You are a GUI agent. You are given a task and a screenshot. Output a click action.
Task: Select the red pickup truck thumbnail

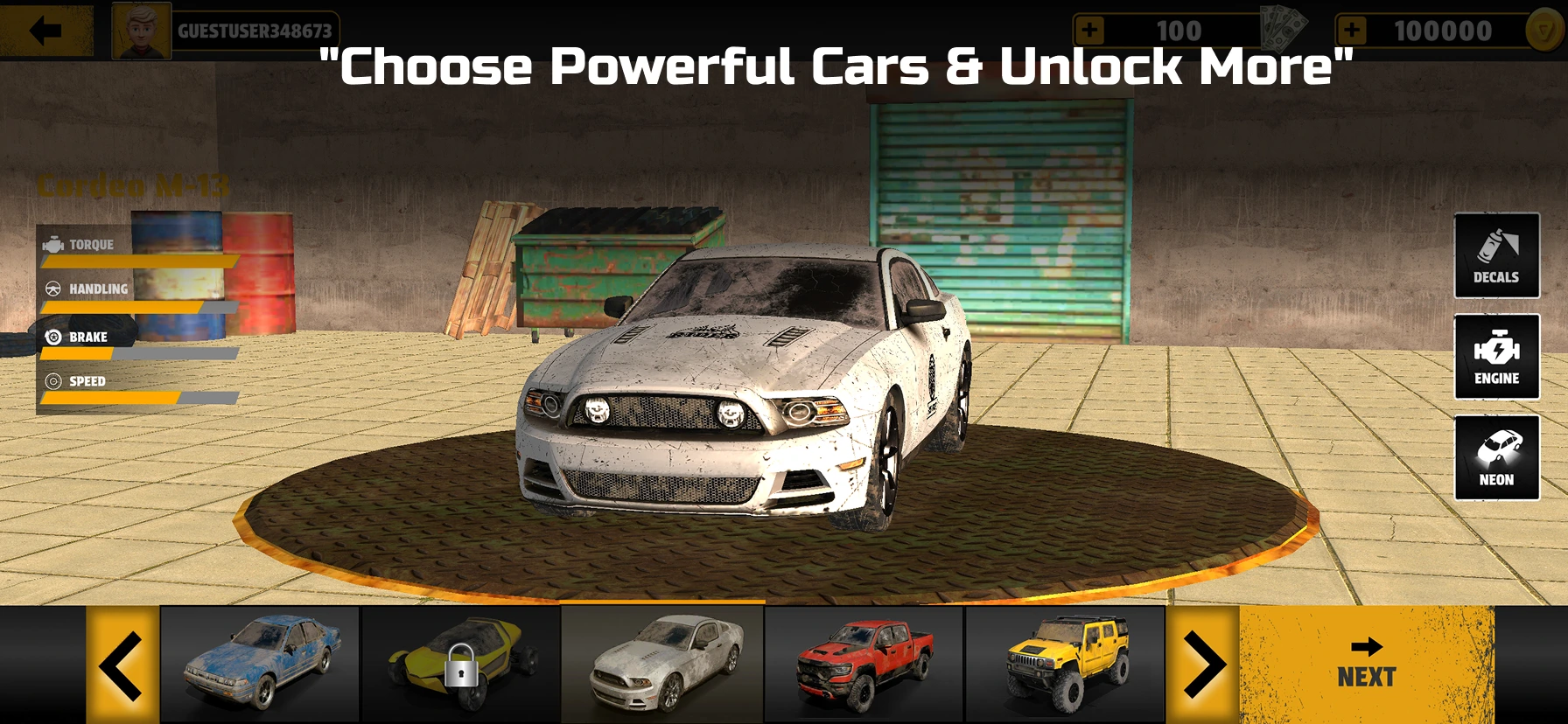pyautogui.click(x=864, y=662)
